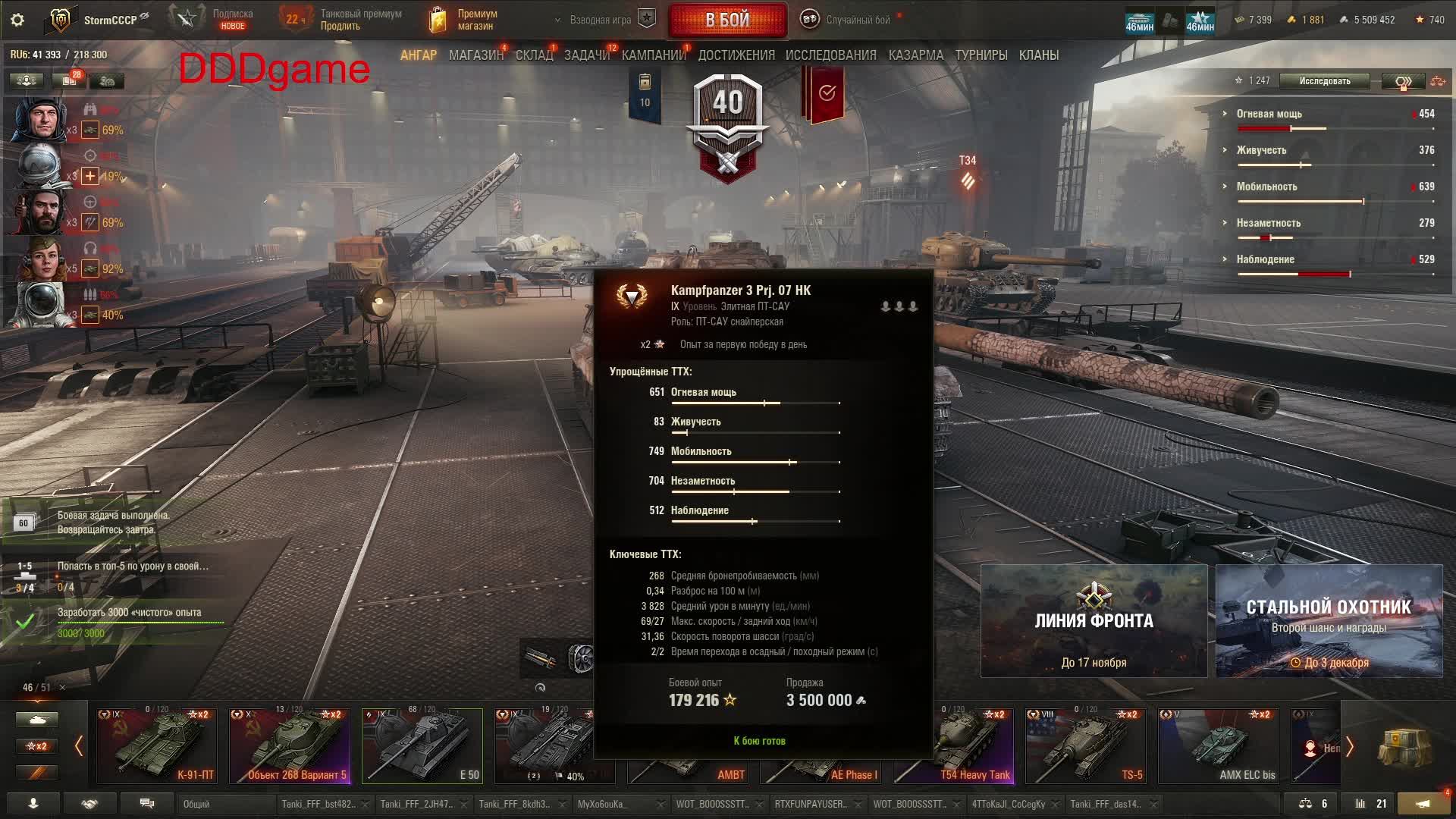Go to the КАМПАНИИ tab
Image resolution: width=1456 pixels, height=819 pixels.
tap(653, 55)
